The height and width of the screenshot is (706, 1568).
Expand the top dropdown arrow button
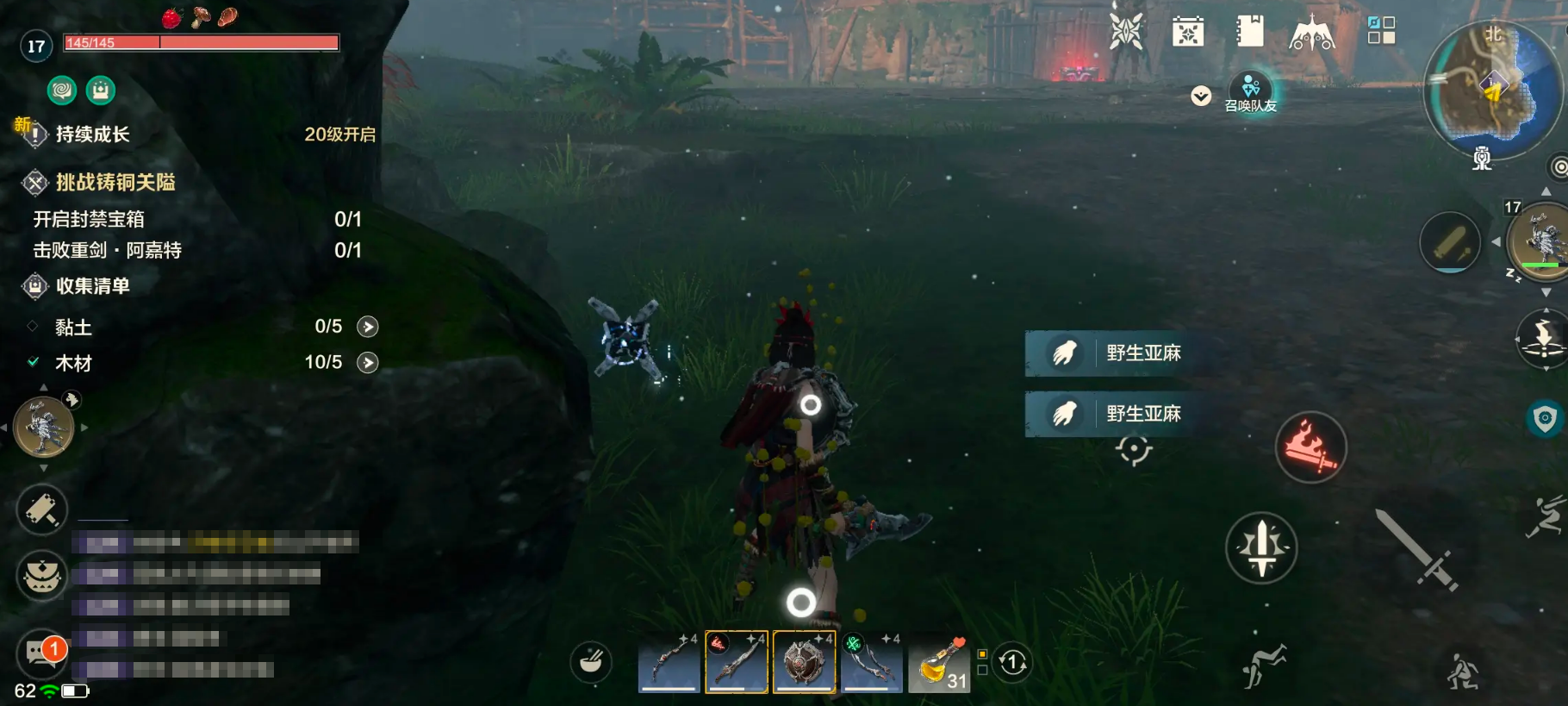coord(1201,96)
